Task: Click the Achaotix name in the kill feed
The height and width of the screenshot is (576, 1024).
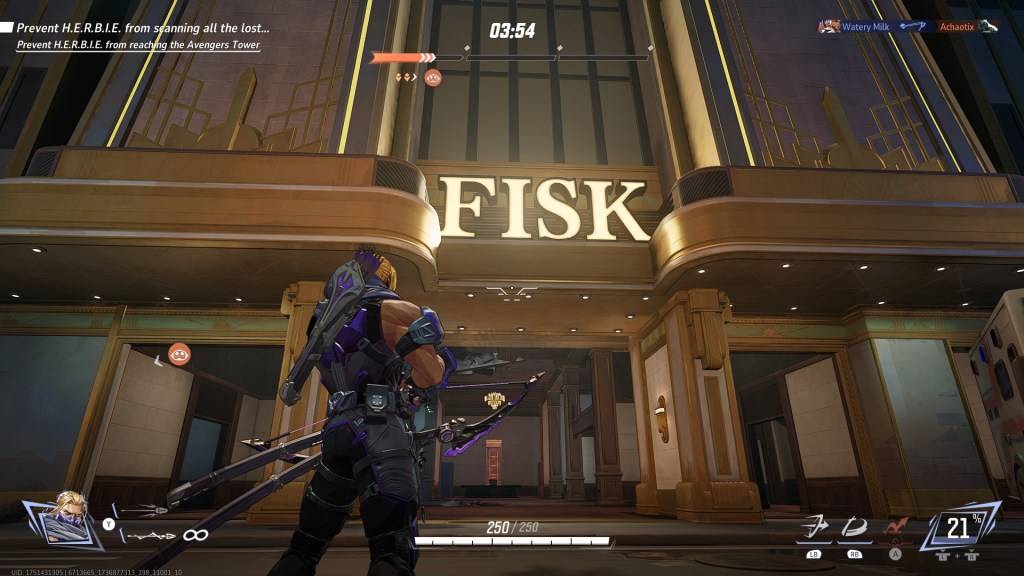Action: 956,26
